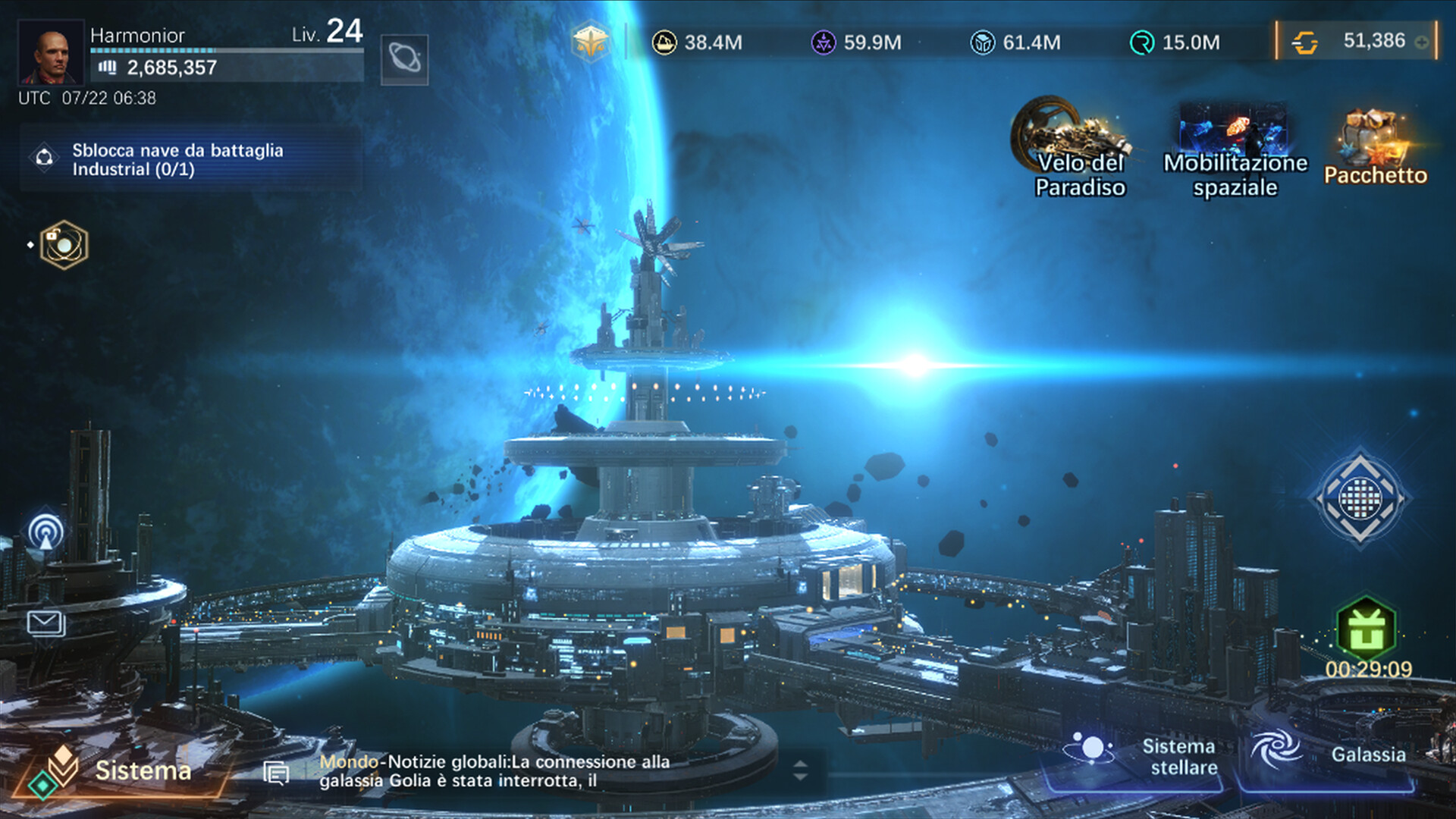Open the diamond grid icon on the right

1360,498
